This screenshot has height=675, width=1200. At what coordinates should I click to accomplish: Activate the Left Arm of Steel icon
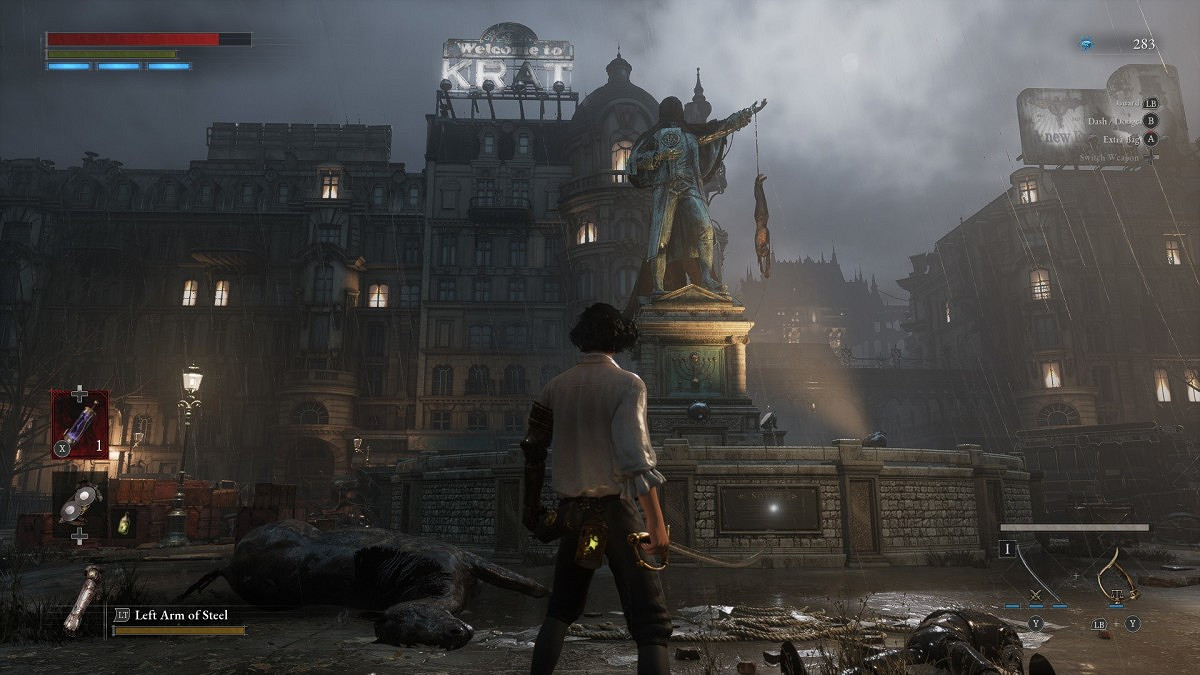pos(83,600)
